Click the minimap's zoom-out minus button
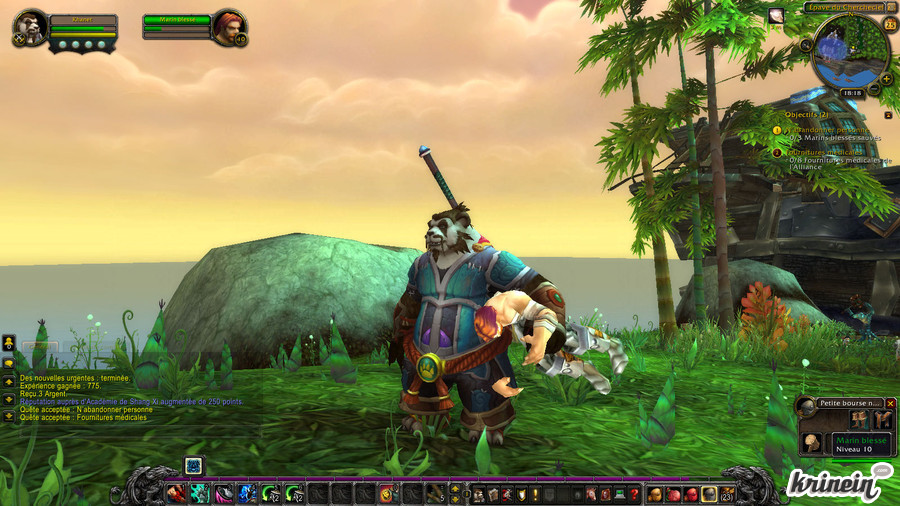The width and height of the screenshot is (900, 506). pos(874,89)
